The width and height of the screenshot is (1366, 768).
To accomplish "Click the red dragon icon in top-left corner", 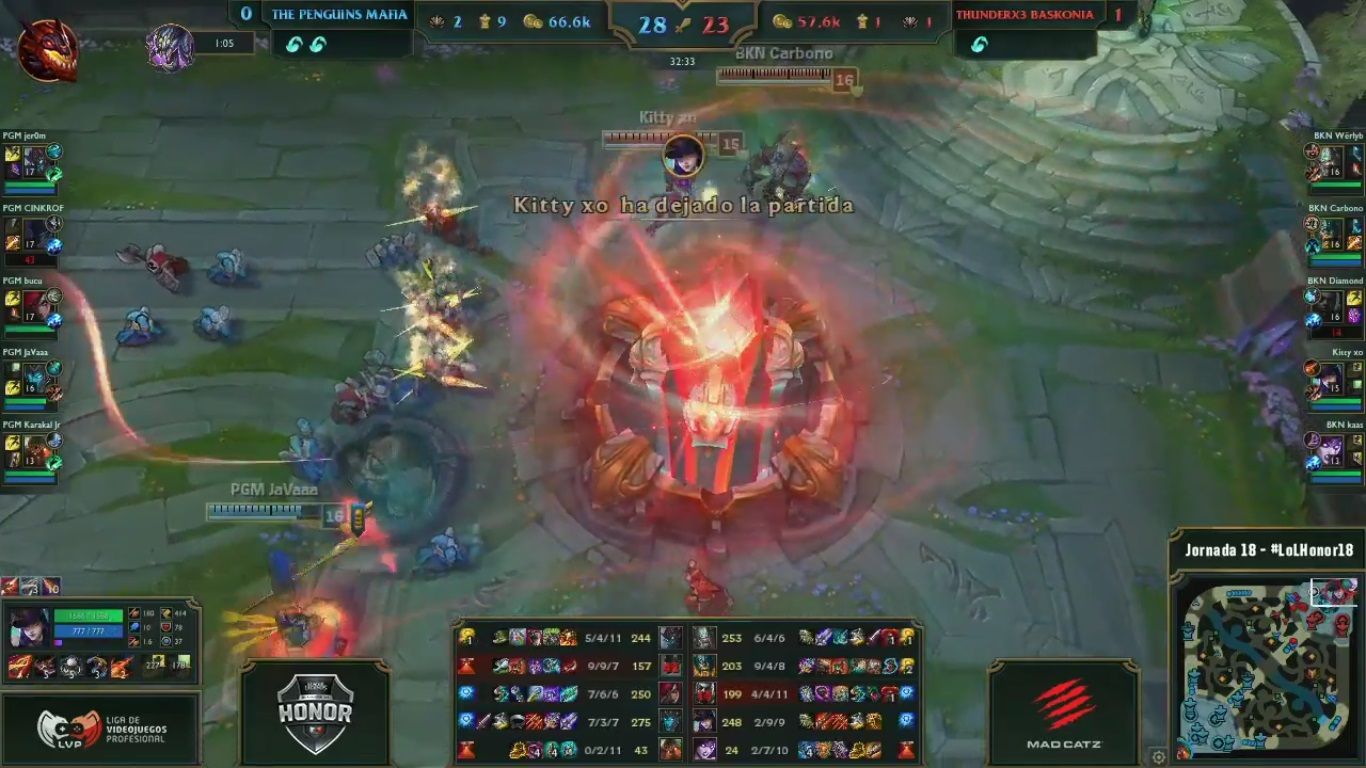I will pos(47,50).
